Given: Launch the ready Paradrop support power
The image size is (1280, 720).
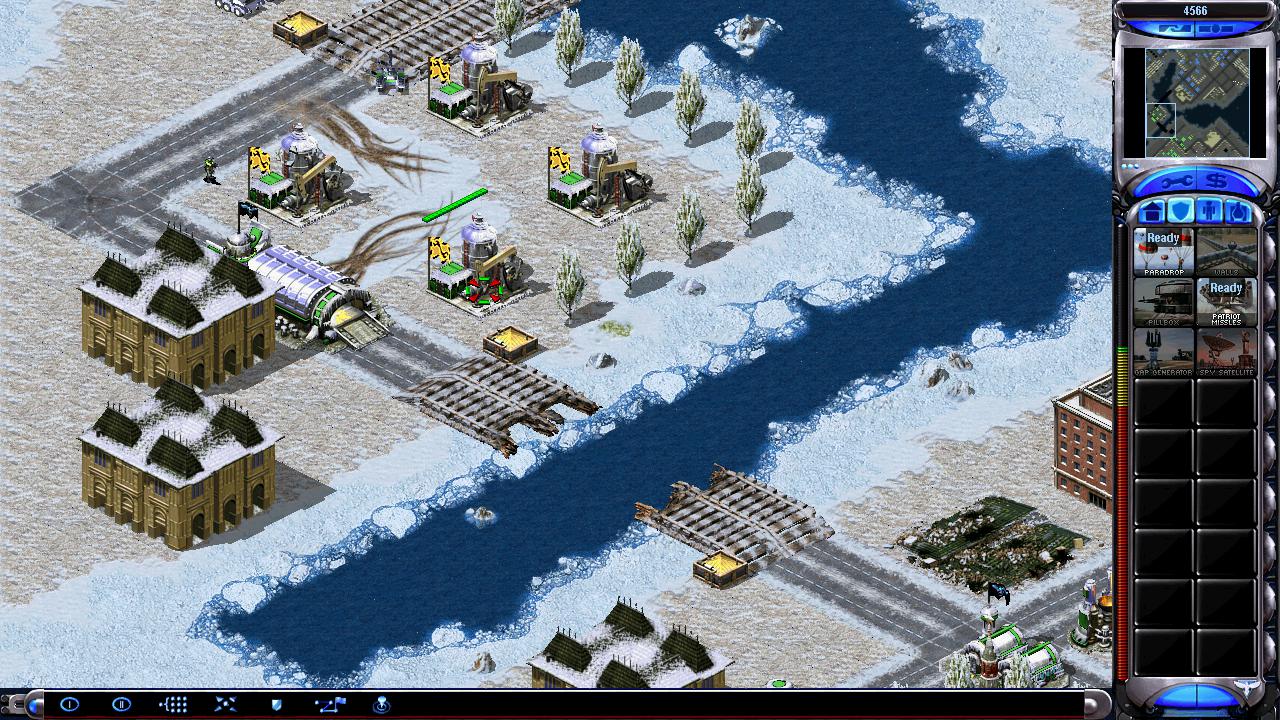Looking at the screenshot, I should [x=1163, y=252].
